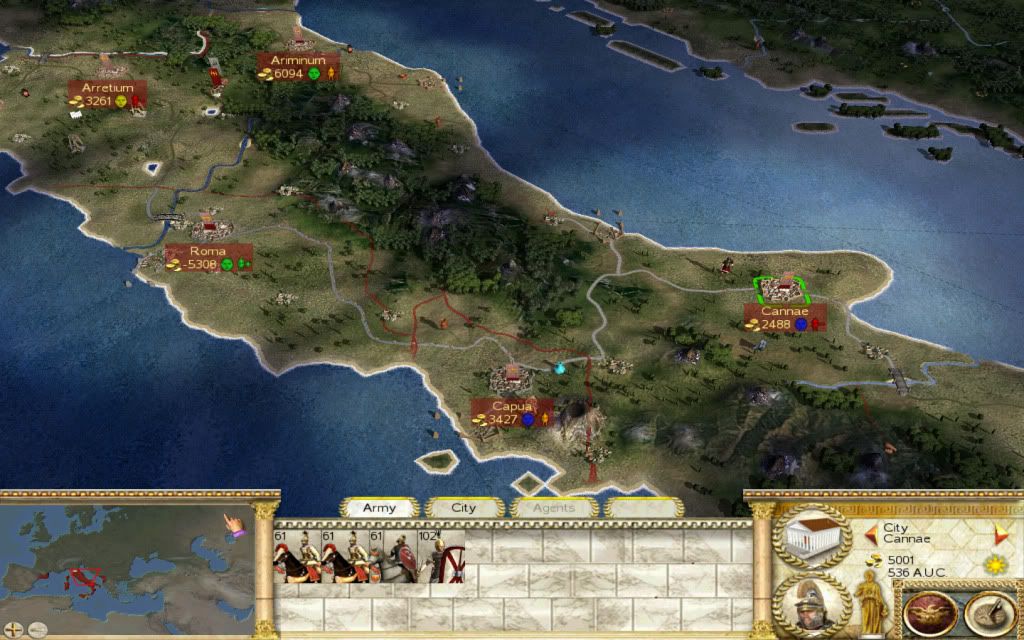Open the City tab
The image size is (1024, 640).
pyautogui.click(x=464, y=508)
